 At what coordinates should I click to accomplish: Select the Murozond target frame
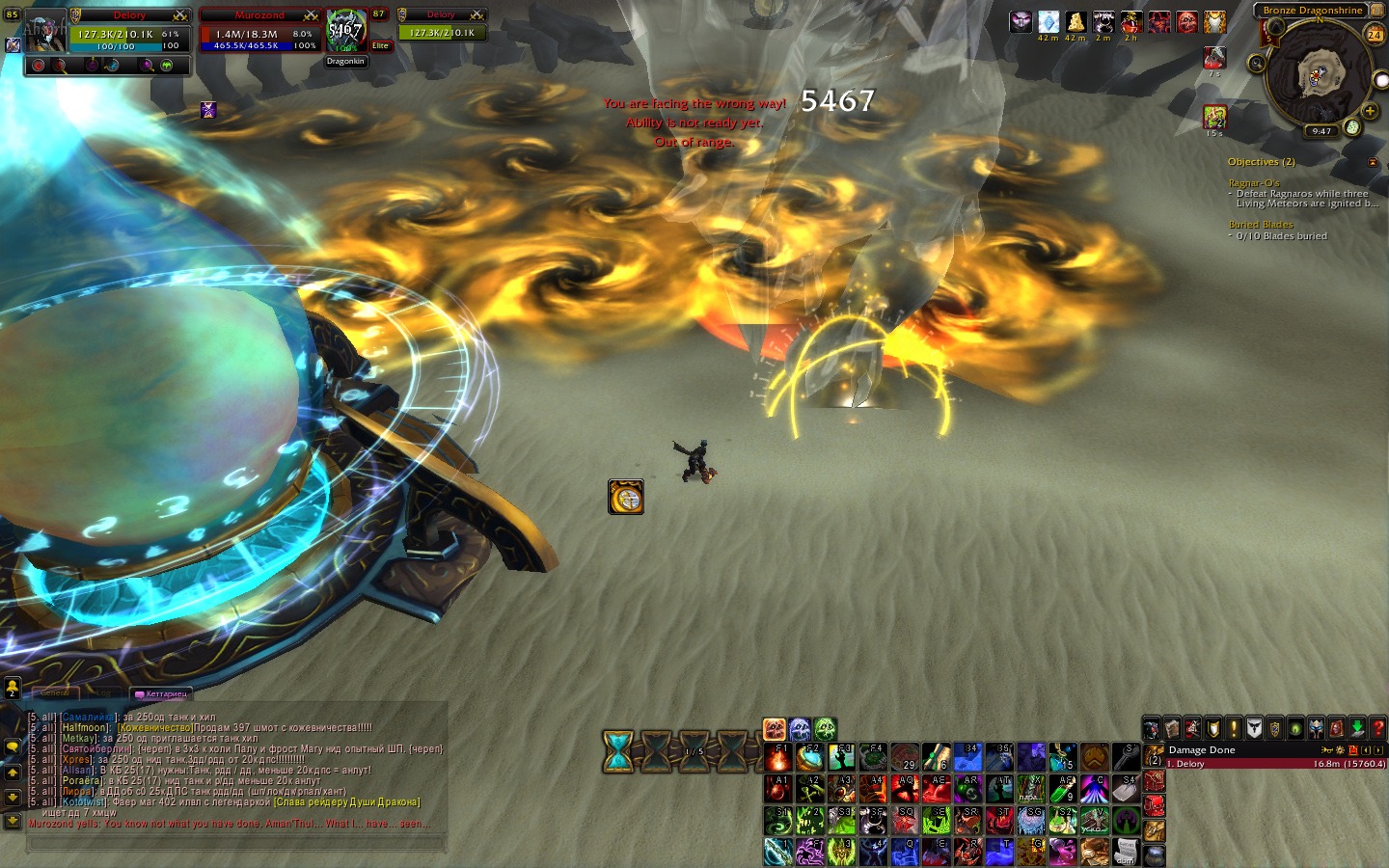click(x=259, y=35)
